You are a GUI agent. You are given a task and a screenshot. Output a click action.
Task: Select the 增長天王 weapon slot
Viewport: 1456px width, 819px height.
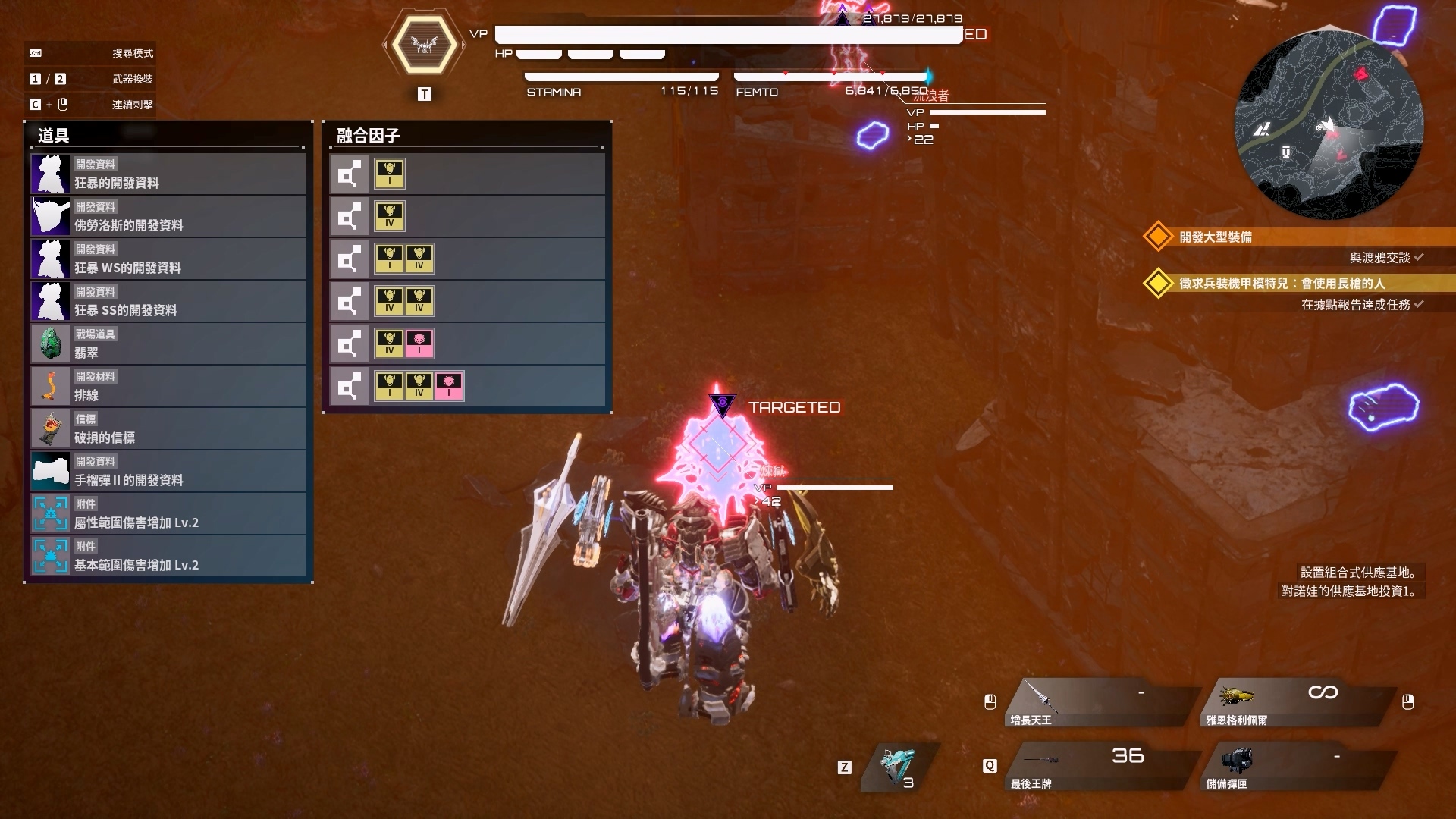pyautogui.click(x=1100, y=703)
